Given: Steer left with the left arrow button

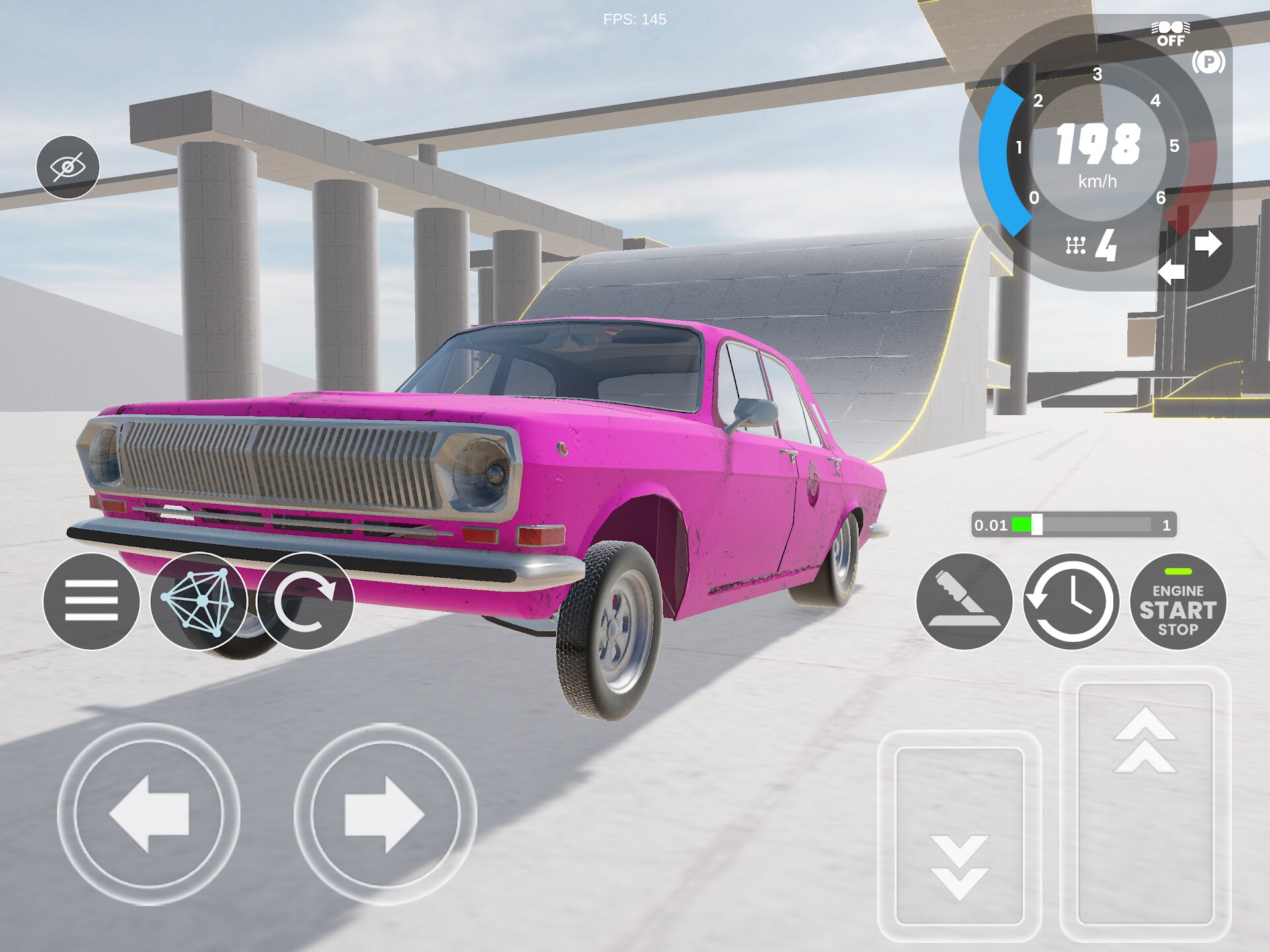Looking at the screenshot, I should tap(149, 814).
